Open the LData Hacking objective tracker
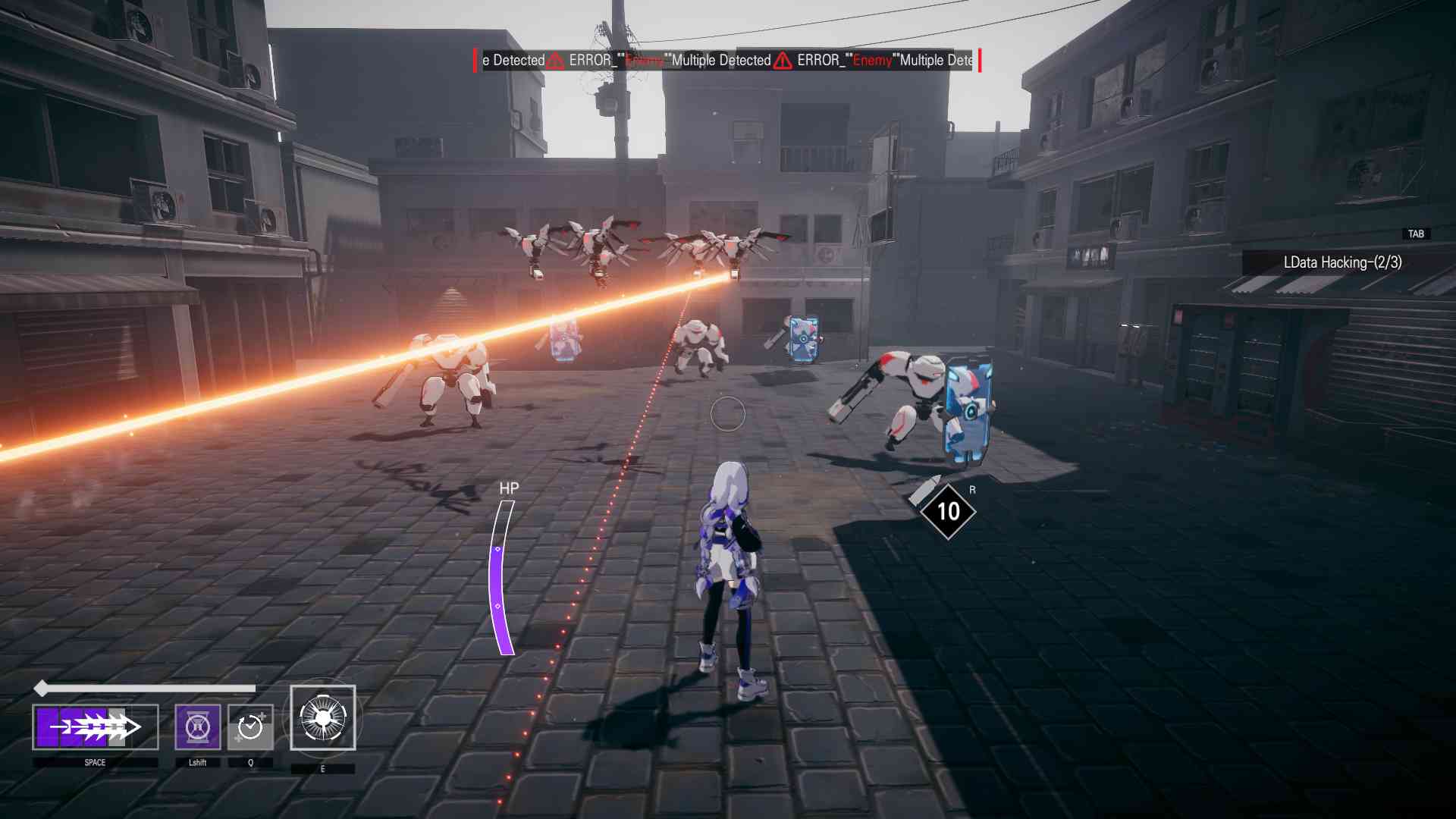The height and width of the screenshot is (819, 1456). pos(1341,262)
